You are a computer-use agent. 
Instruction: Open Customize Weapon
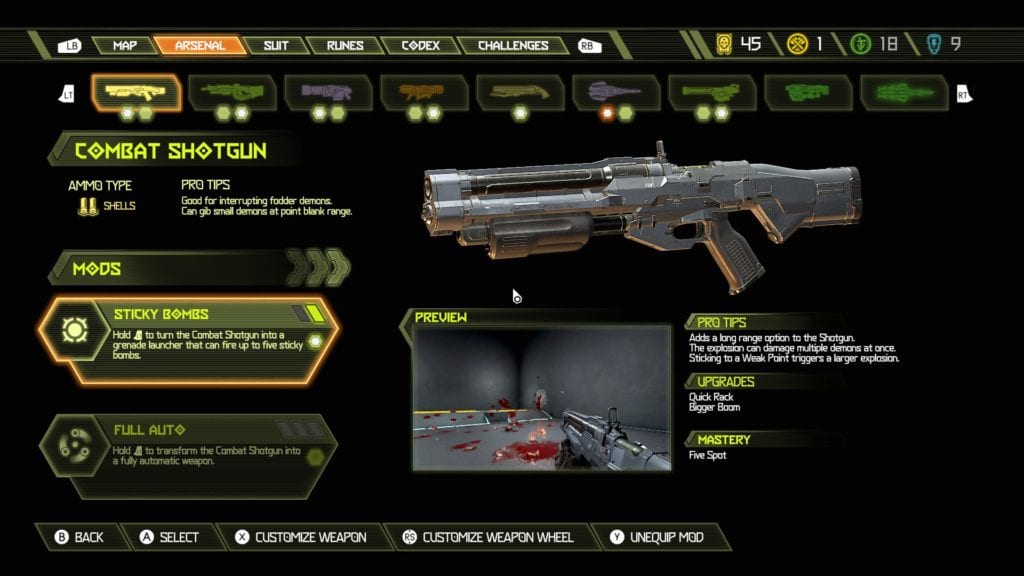tap(300, 537)
